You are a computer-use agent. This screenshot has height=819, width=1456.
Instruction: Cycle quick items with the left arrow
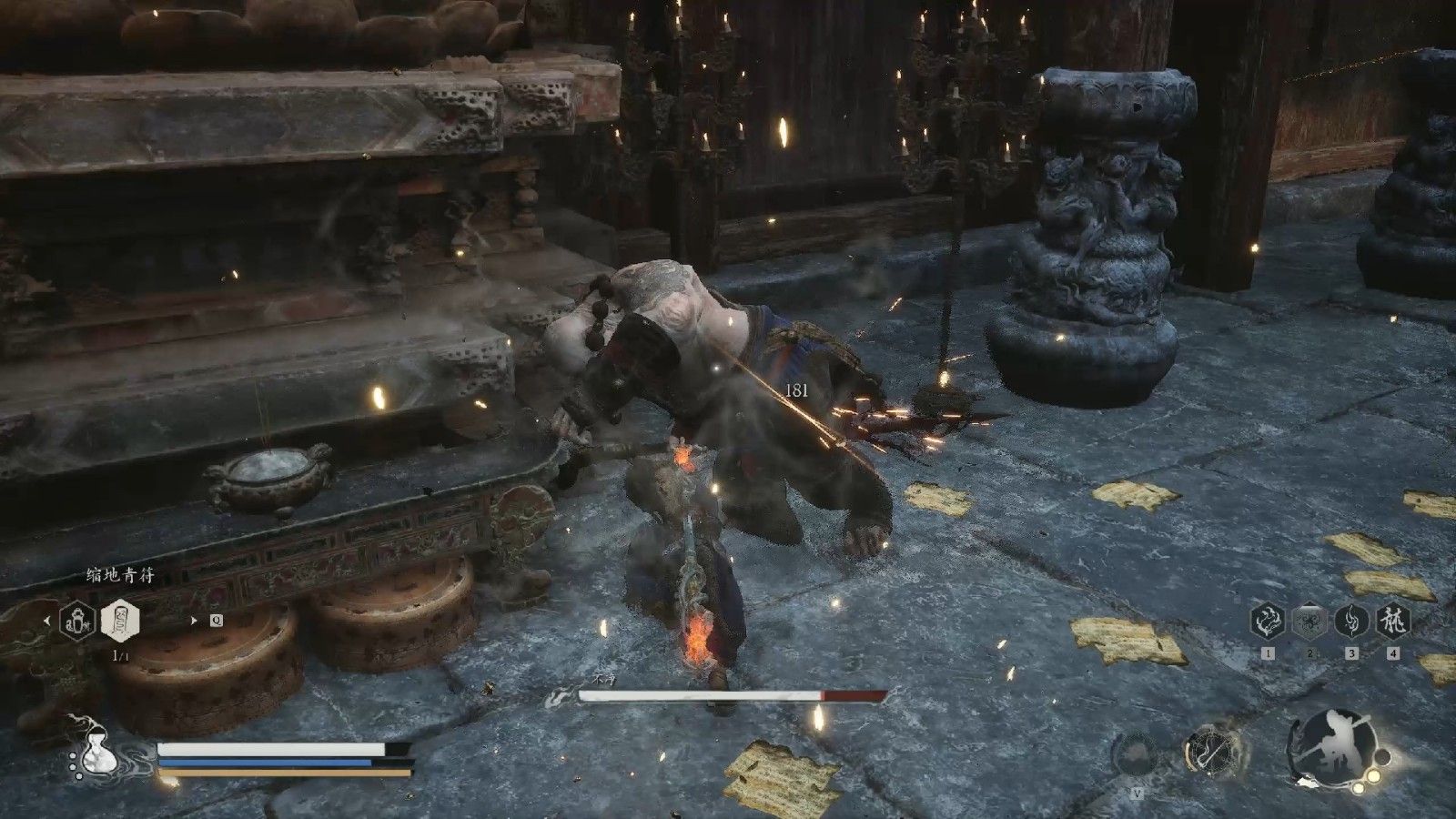46,621
